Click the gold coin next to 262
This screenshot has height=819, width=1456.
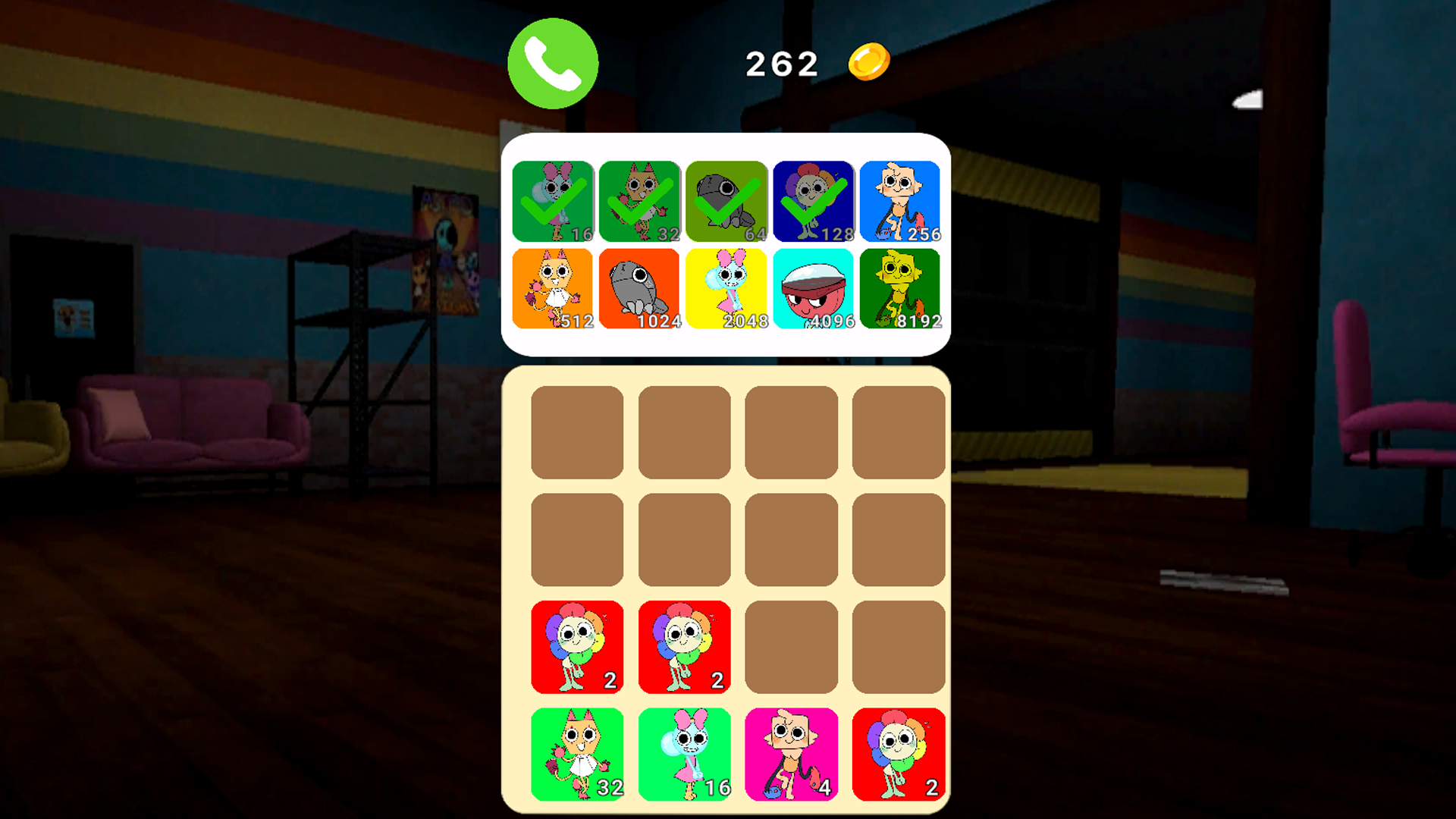point(869,62)
